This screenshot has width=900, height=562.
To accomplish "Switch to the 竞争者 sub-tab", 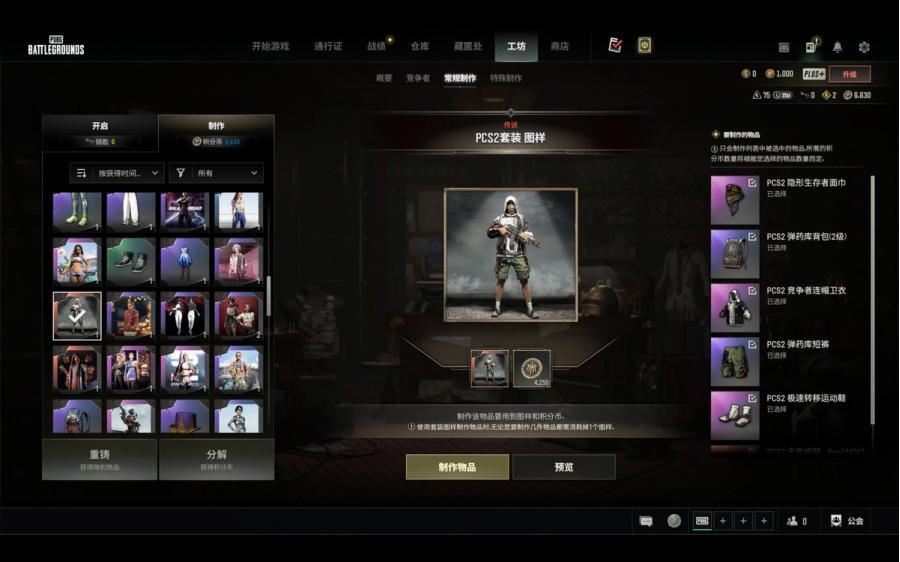I will 418,78.
